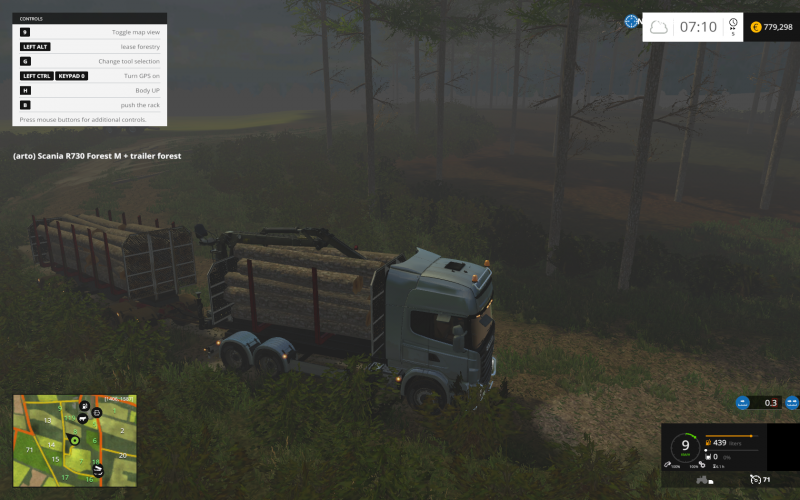Click the green player marker on the minimap
Image resolution: width=800 pixels, height=500 pixels.
[73, 440]
